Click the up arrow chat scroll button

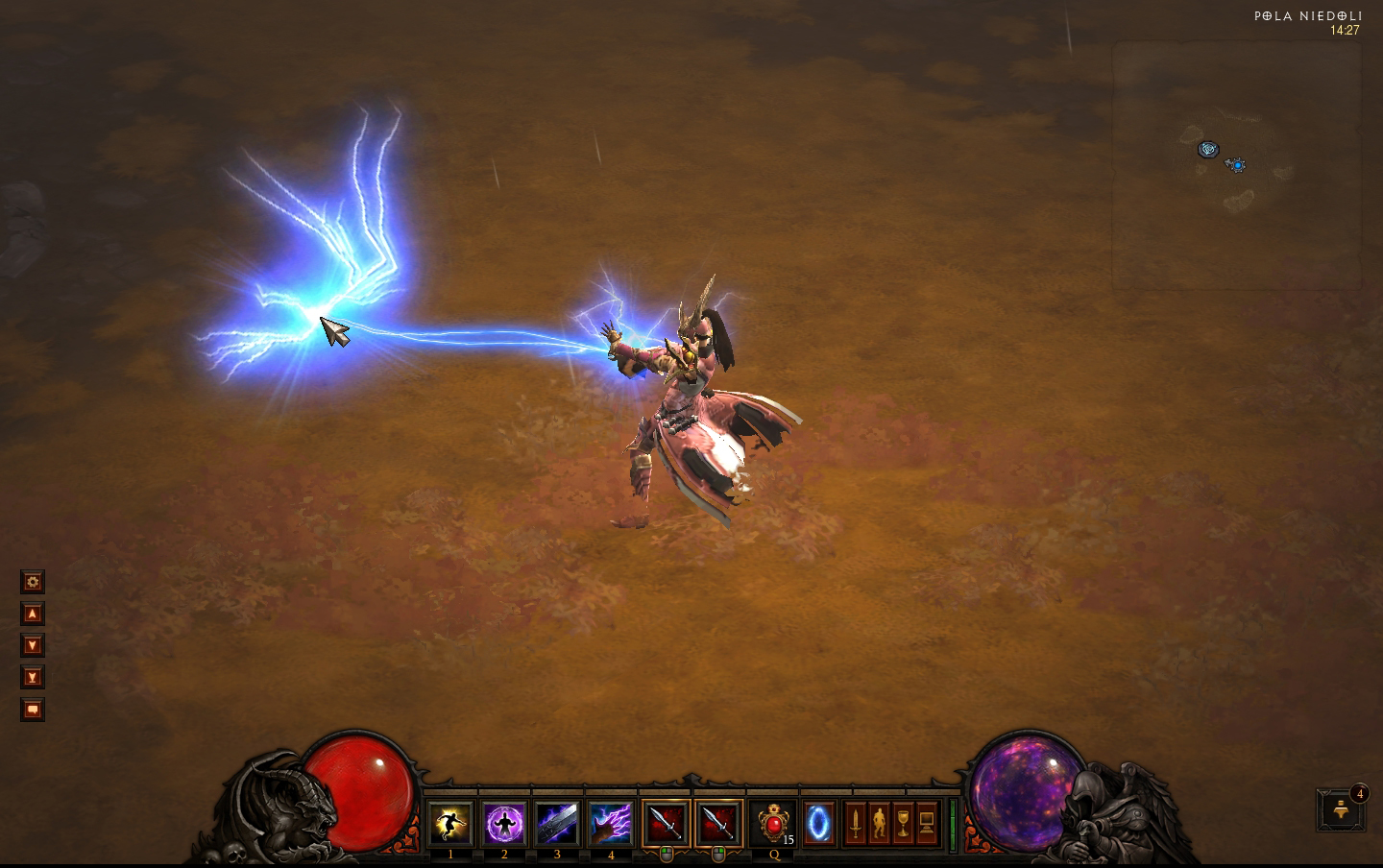click(33, 614)
